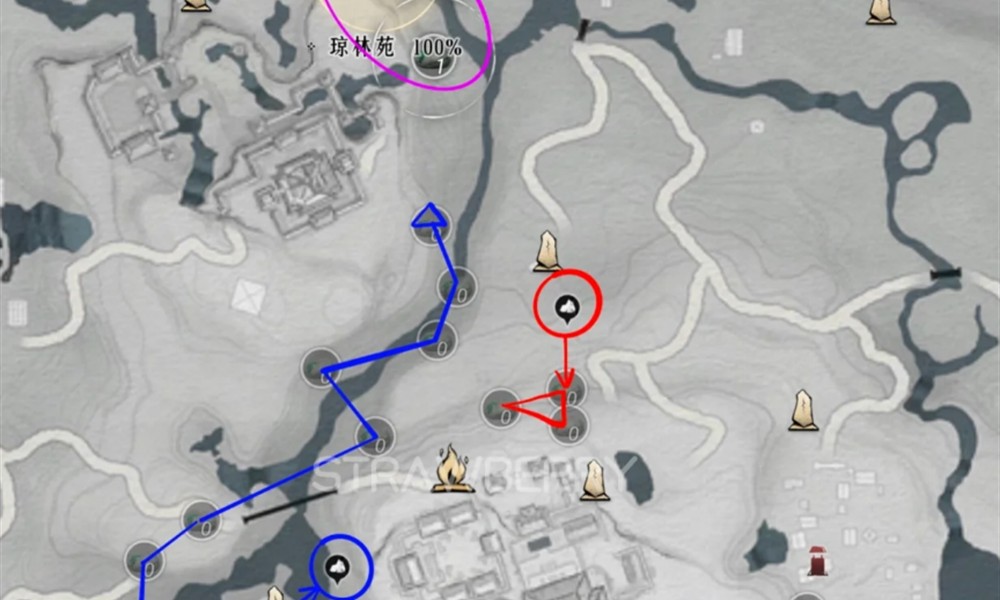Viewport: 1000px width, 600px height.
Task: Click the stone marker above the red-circled pin
Action: (x=546, y=251)
